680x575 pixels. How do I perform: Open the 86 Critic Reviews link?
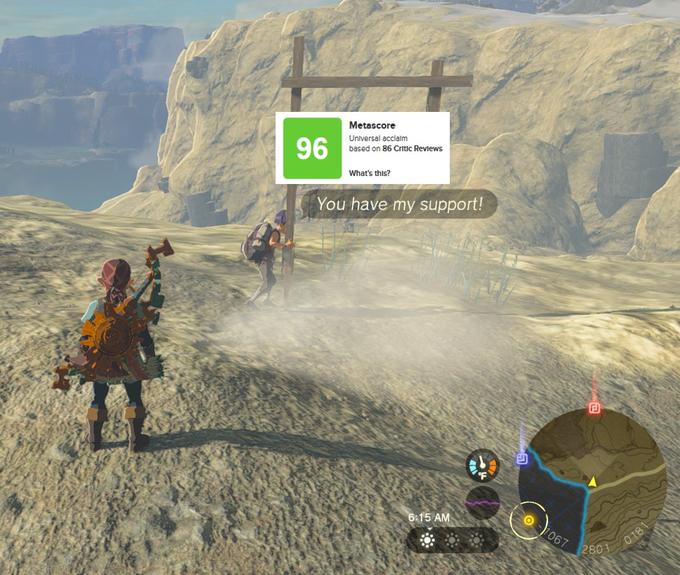[x=412, y=148]
